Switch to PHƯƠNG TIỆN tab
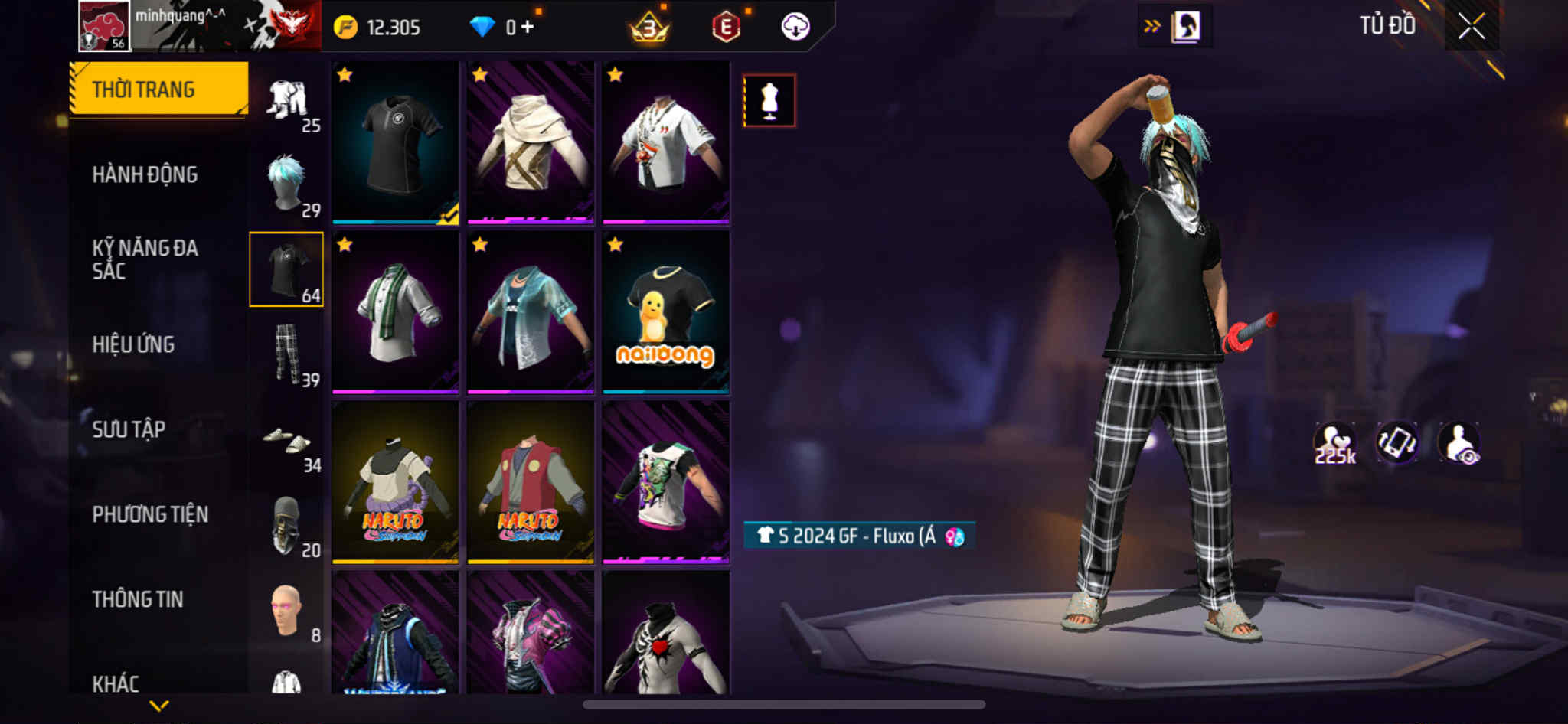 pos(150,514)
